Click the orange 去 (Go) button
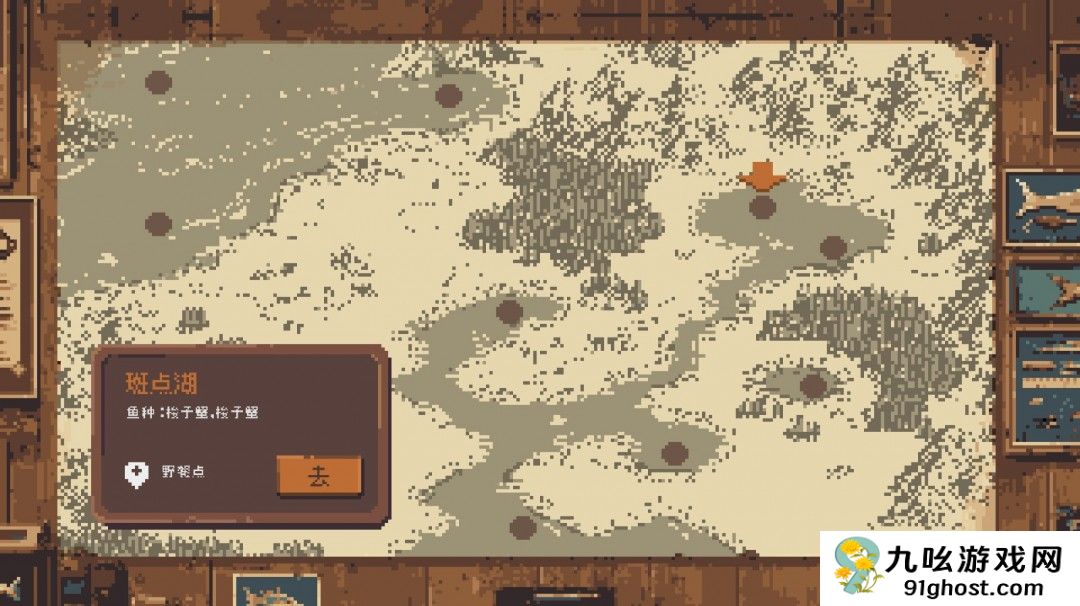Screen dimensions: 1080x606 tap(319, 476)
